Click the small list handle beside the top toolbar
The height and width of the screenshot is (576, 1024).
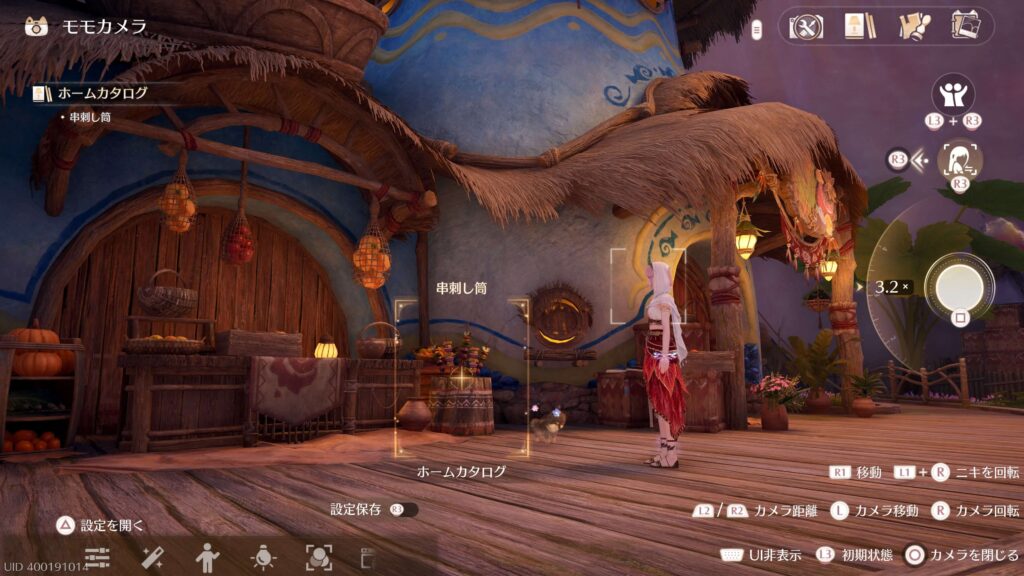coord(758,27)
